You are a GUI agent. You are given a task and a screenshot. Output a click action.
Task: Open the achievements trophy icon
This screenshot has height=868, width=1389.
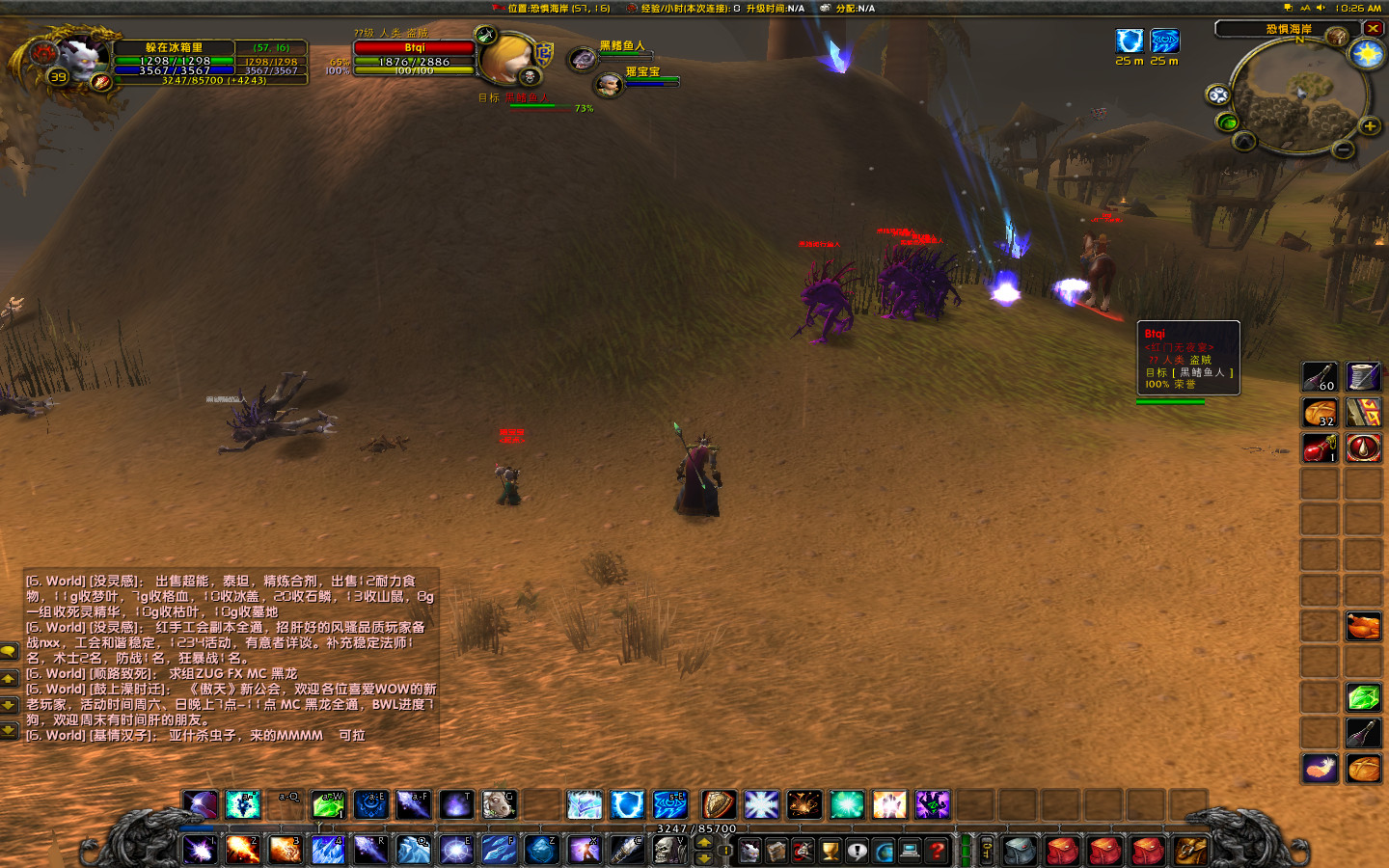[829, 851]
